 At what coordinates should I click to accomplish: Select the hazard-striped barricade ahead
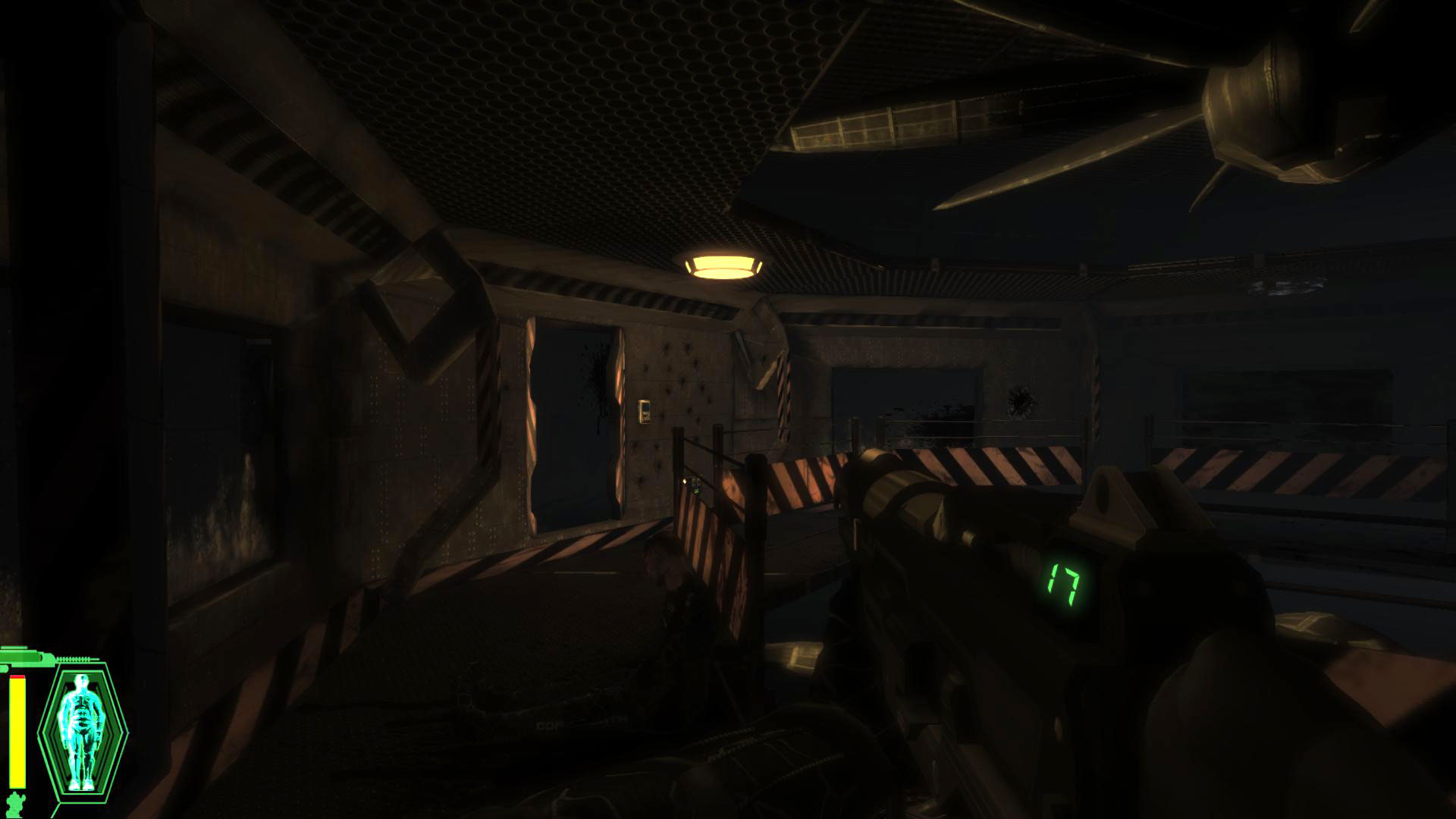coord(796,485)
